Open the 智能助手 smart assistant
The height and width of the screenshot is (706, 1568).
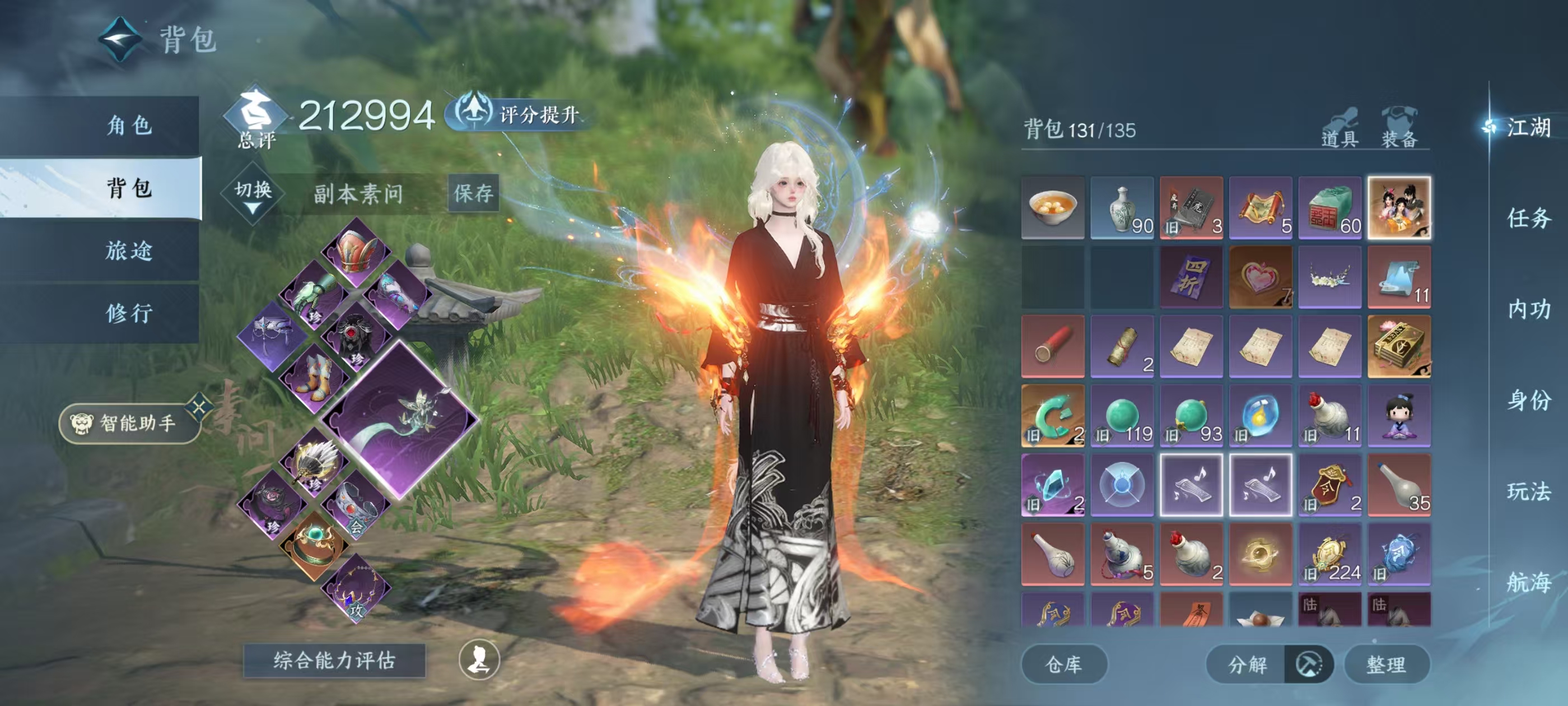129,422
